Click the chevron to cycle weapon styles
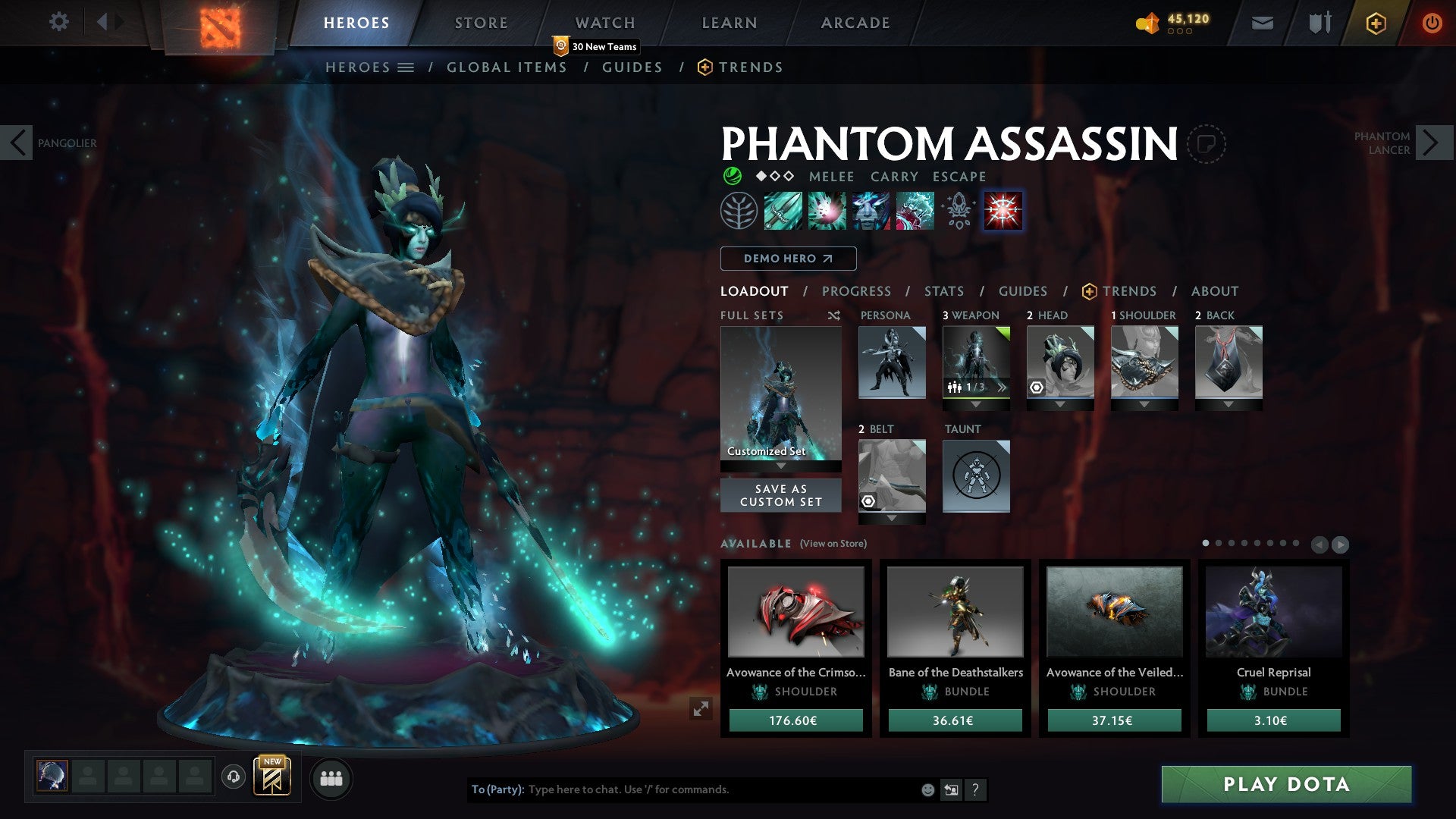The image size is (1456, 819). click(1003, 387)
